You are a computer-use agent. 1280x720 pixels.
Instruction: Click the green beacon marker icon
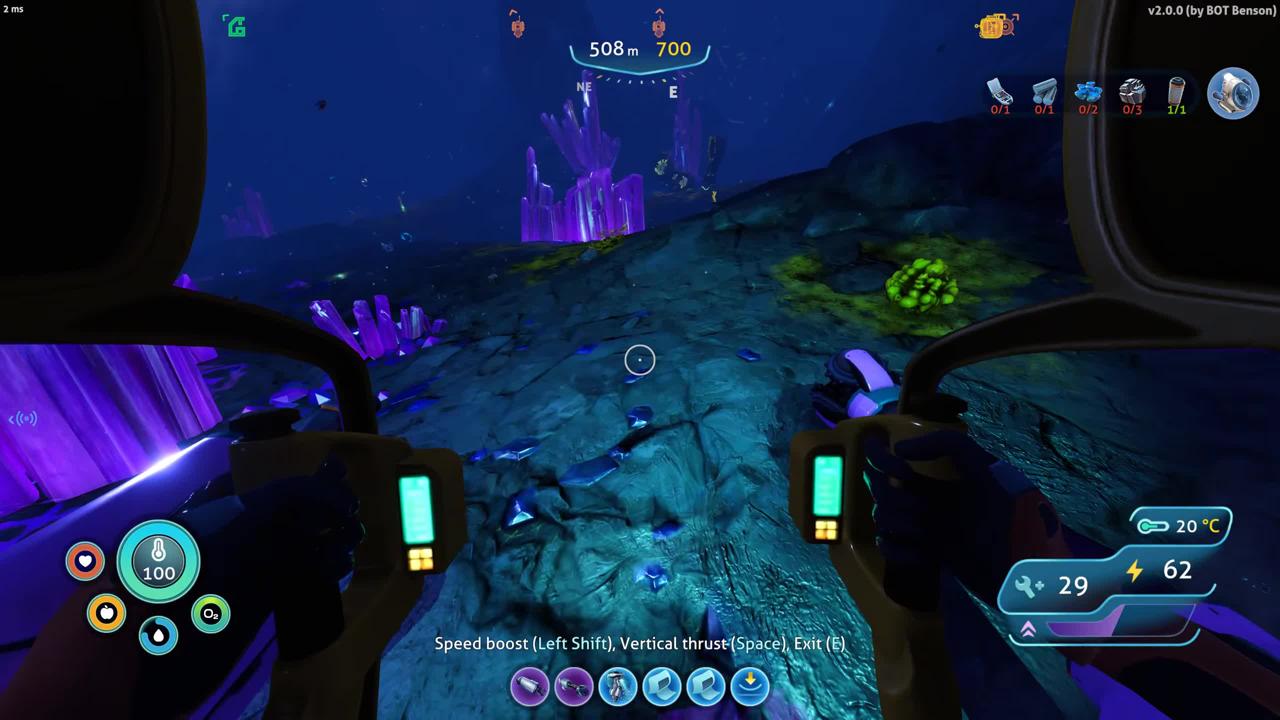pos(236,26)
